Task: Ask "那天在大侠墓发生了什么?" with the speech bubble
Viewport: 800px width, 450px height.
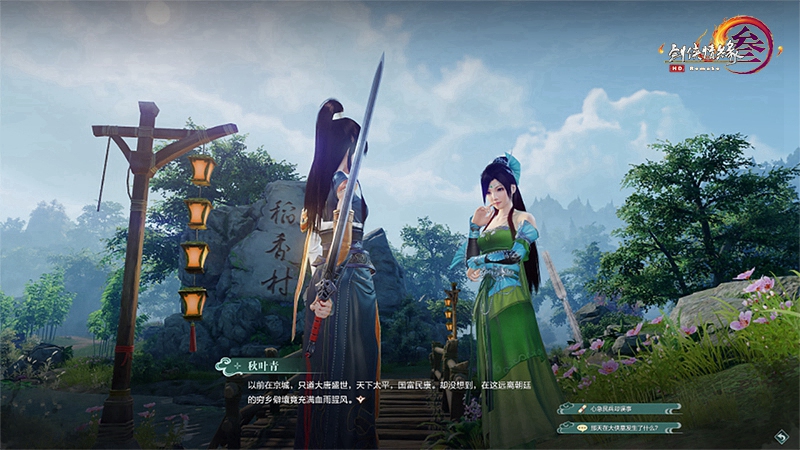Action: coord(620,427)
